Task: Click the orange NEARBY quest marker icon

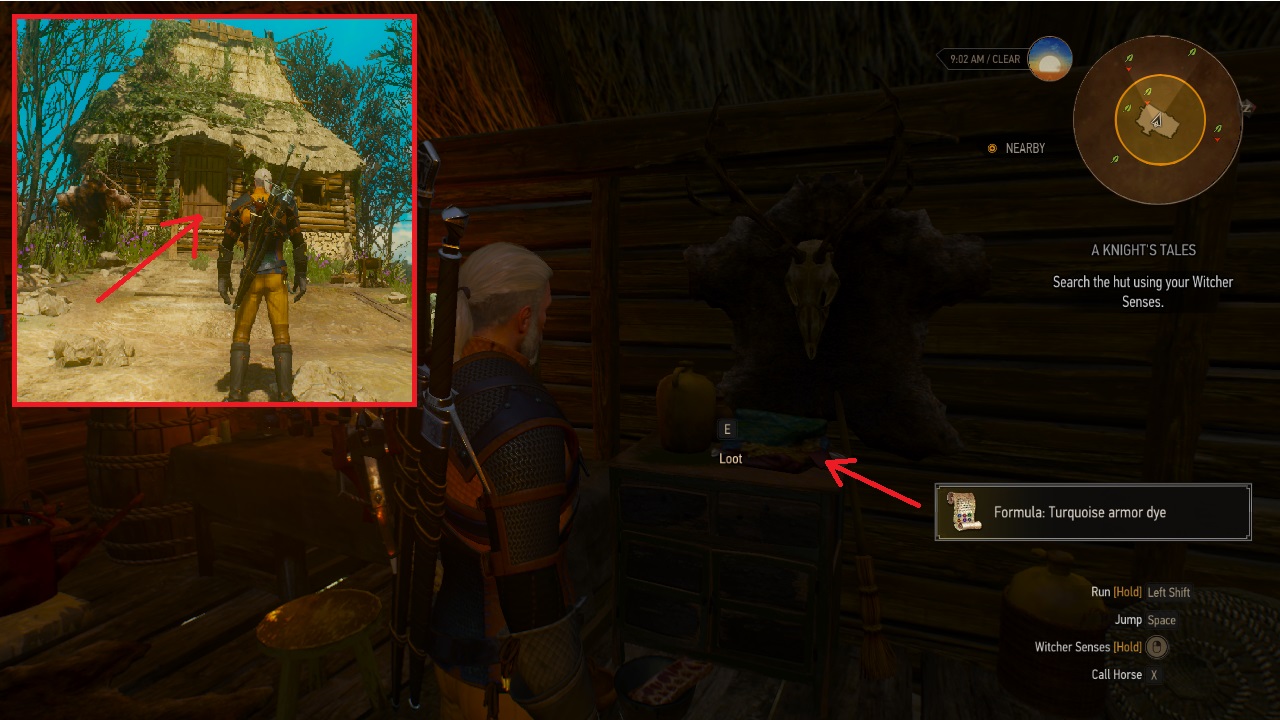Action: 991,147
